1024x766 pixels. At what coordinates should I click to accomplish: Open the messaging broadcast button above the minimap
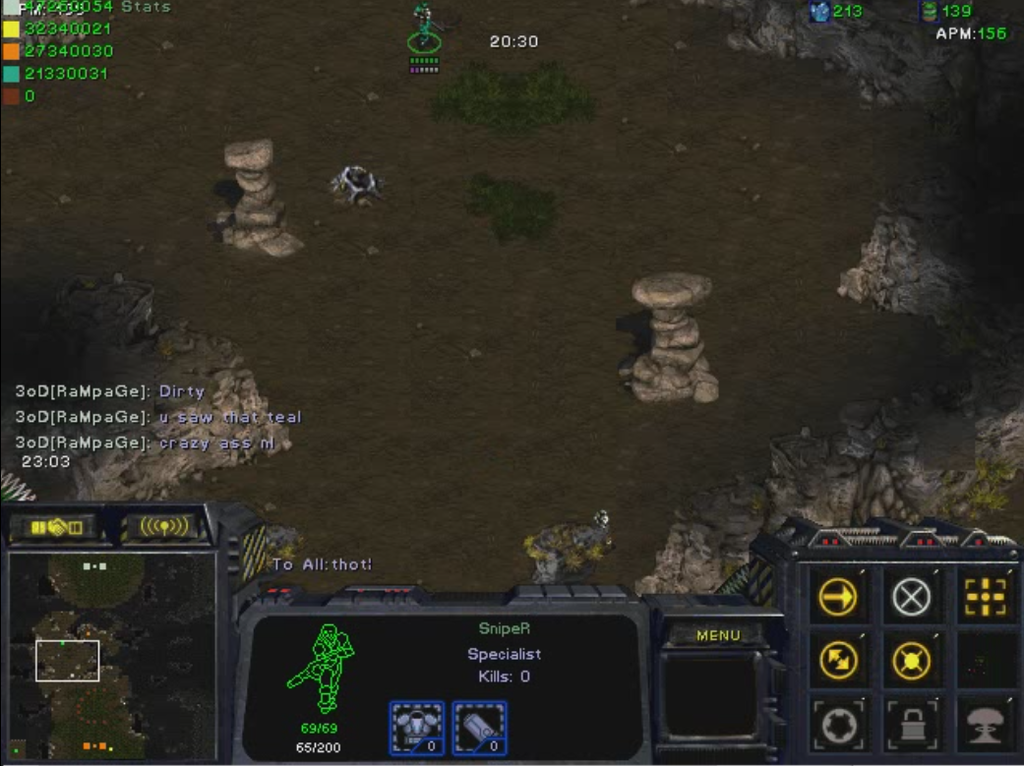point(163,527)
